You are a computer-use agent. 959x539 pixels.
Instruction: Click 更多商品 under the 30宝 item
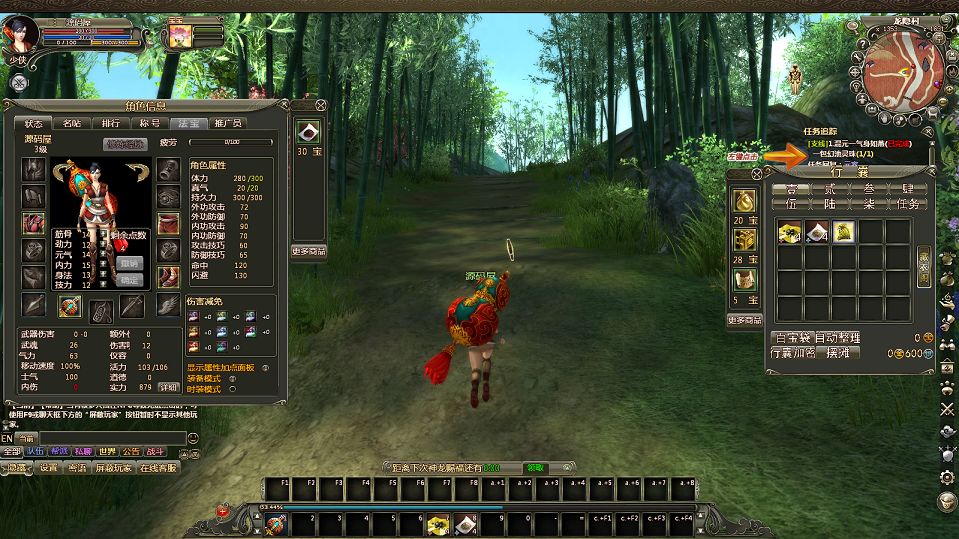coord(309,251)
